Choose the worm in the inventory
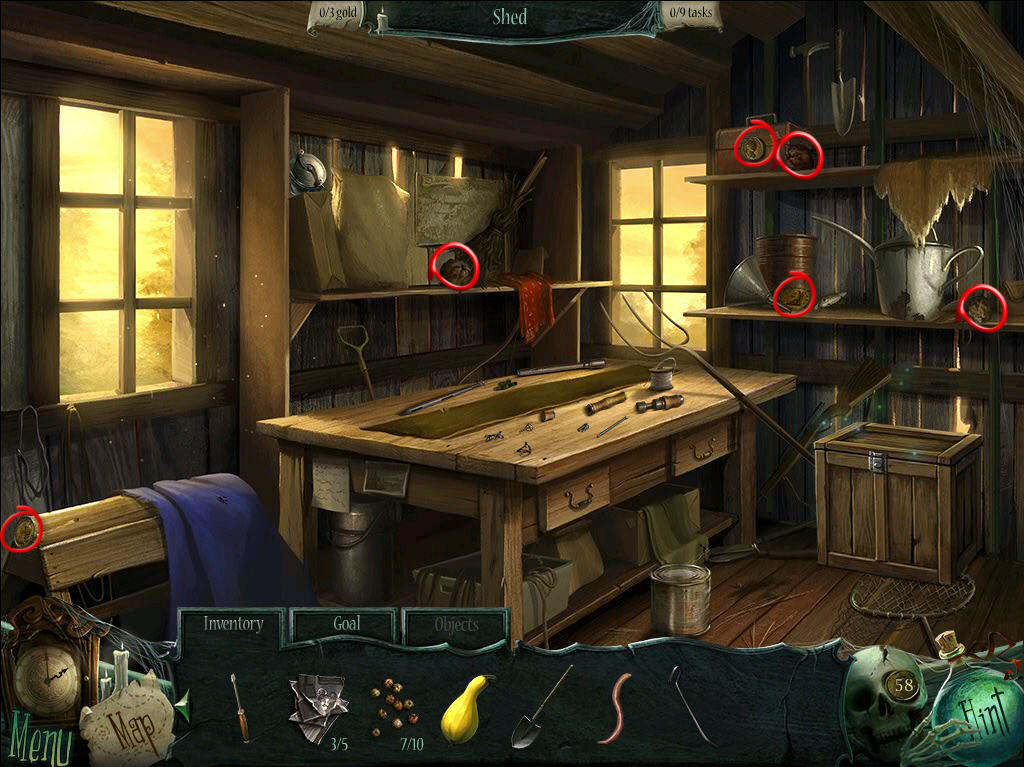 pyautogui.click(x=615, y=707)
